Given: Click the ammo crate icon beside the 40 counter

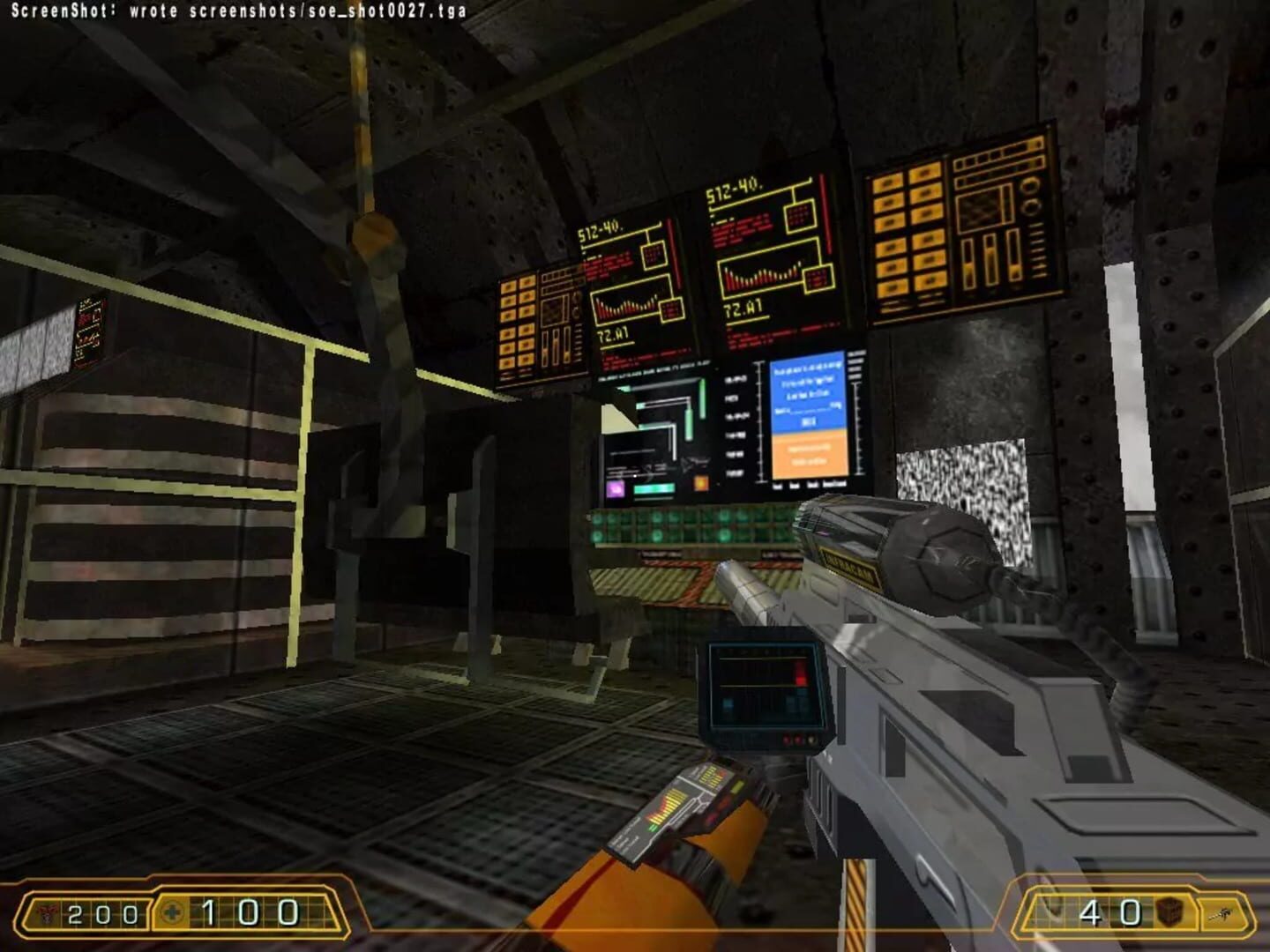Looking at the screenshot, I should (x=1169, y=912).
